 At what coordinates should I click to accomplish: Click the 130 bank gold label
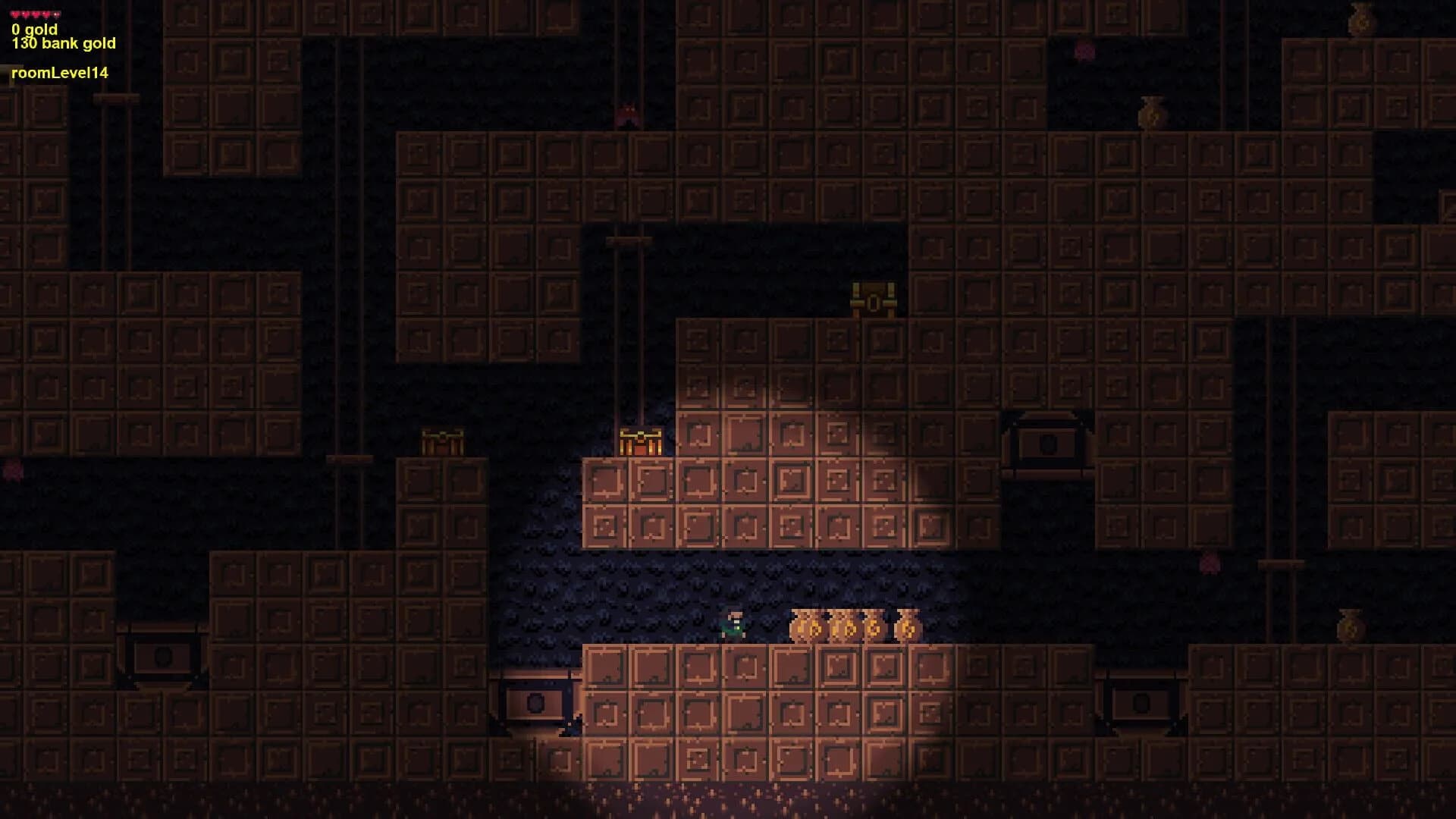[63, 44]
